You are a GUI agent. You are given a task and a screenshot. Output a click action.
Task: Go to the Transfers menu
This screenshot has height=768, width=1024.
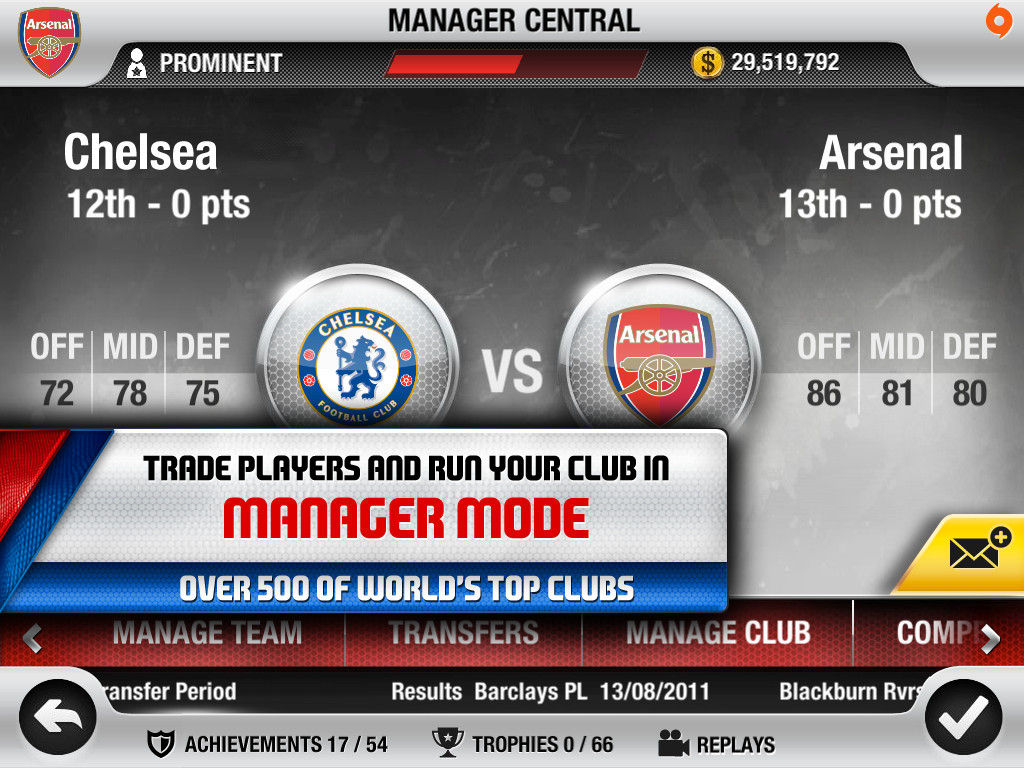pyautogui.click(x=463, y=633)
